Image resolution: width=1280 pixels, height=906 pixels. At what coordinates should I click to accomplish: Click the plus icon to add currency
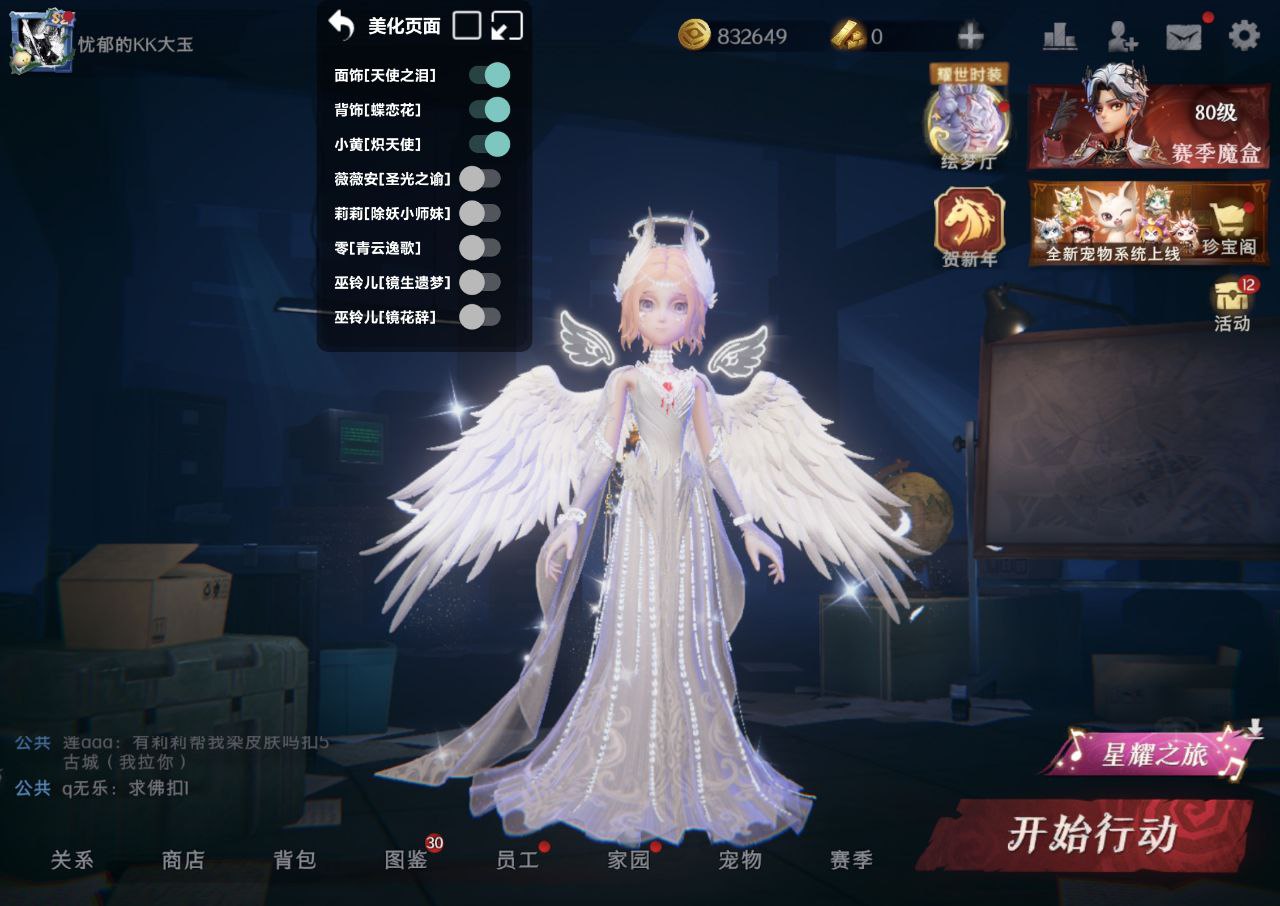point(967,35)
